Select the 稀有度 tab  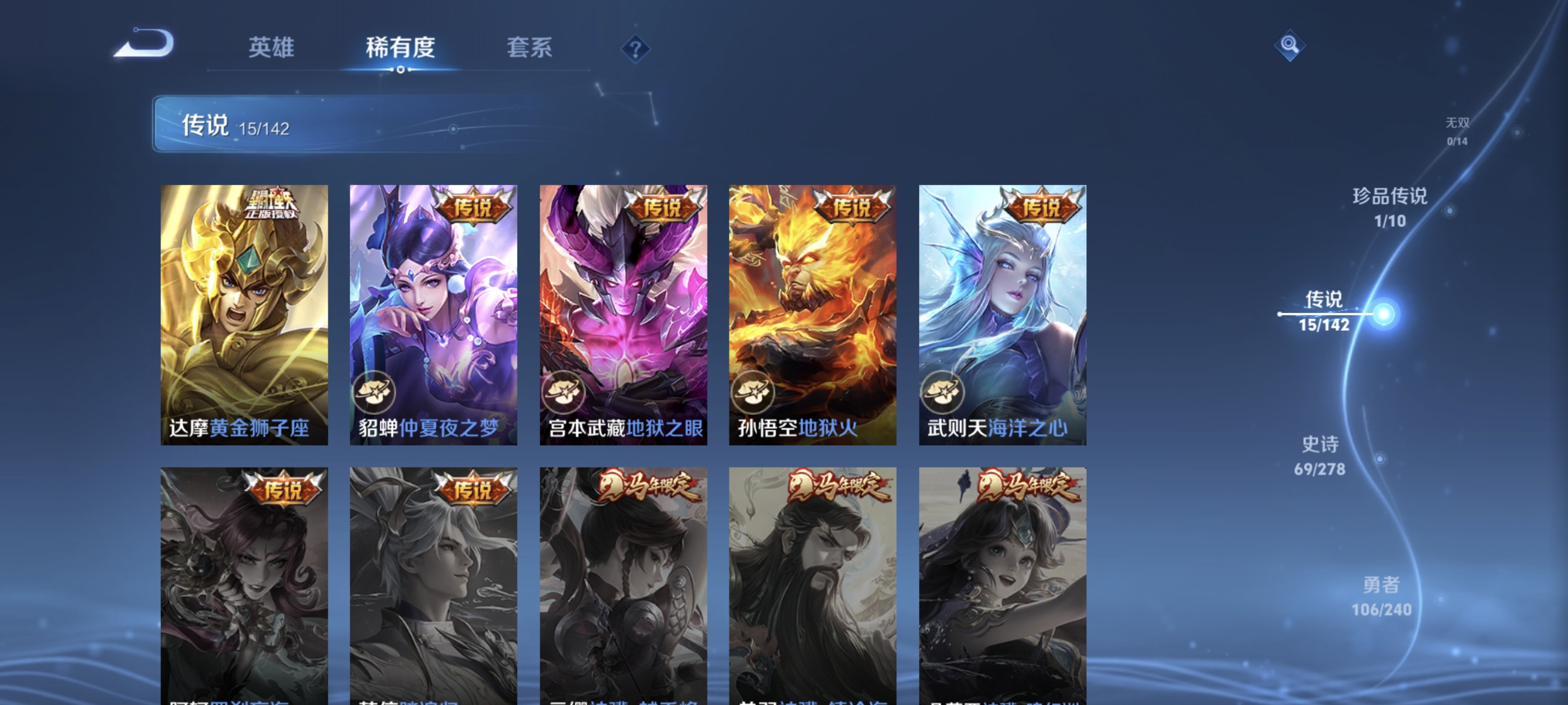coord(401,49)
